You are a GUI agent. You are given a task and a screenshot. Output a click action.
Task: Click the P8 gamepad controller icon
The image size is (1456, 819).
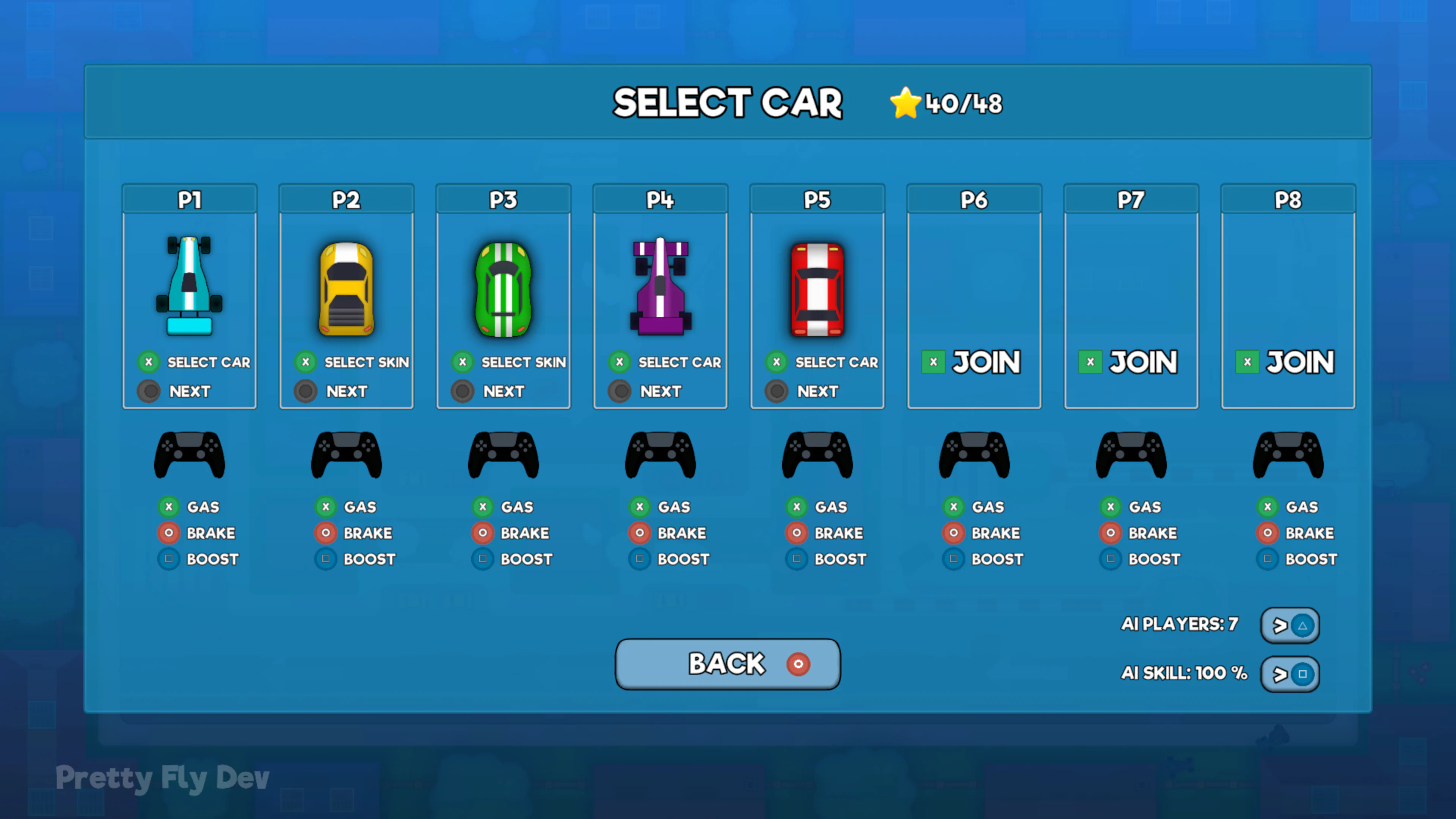pyautogui.click(x=1288, y=454)
